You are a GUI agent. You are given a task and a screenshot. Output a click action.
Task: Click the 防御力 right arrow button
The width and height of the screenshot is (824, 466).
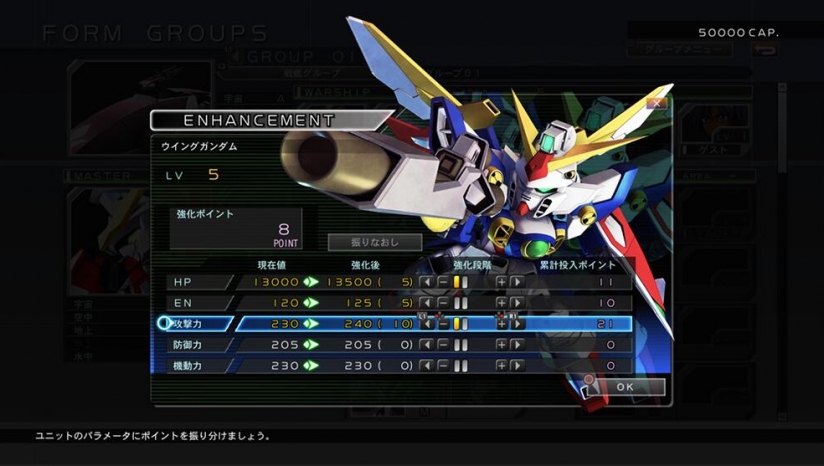tap(517, 345)
